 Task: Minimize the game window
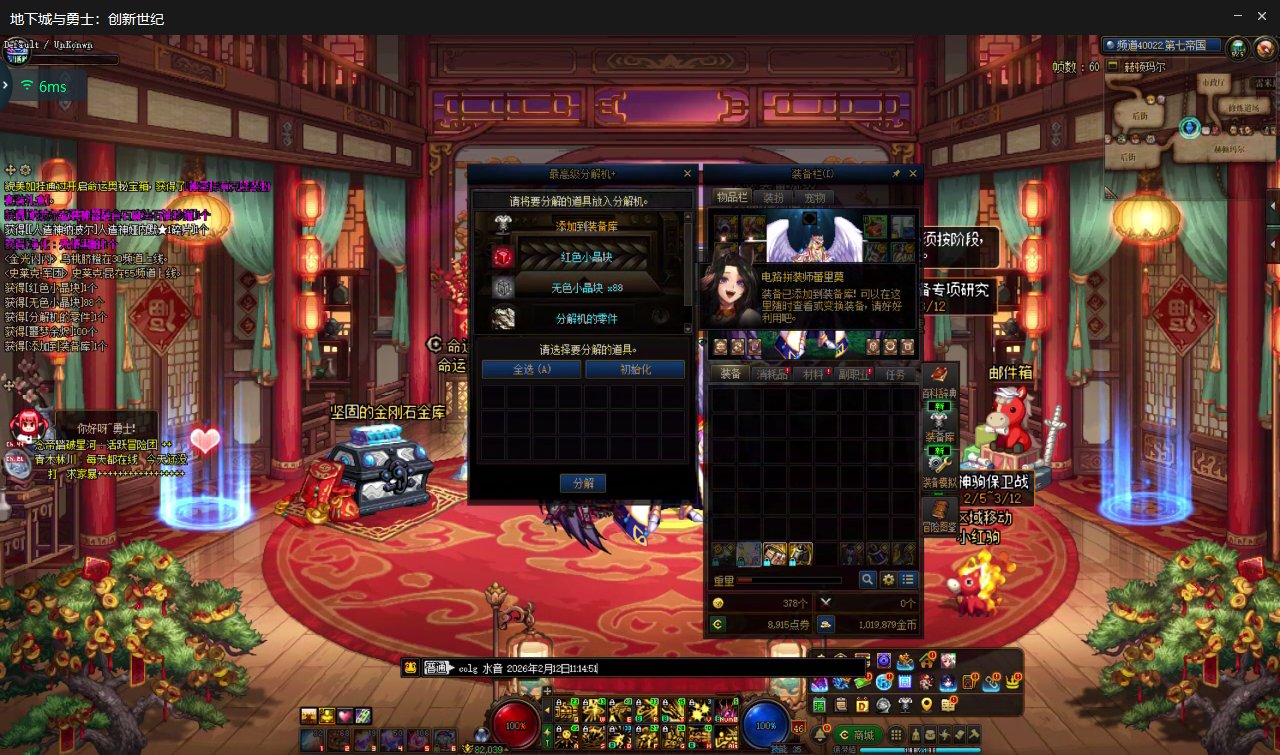coord(1237,17)
